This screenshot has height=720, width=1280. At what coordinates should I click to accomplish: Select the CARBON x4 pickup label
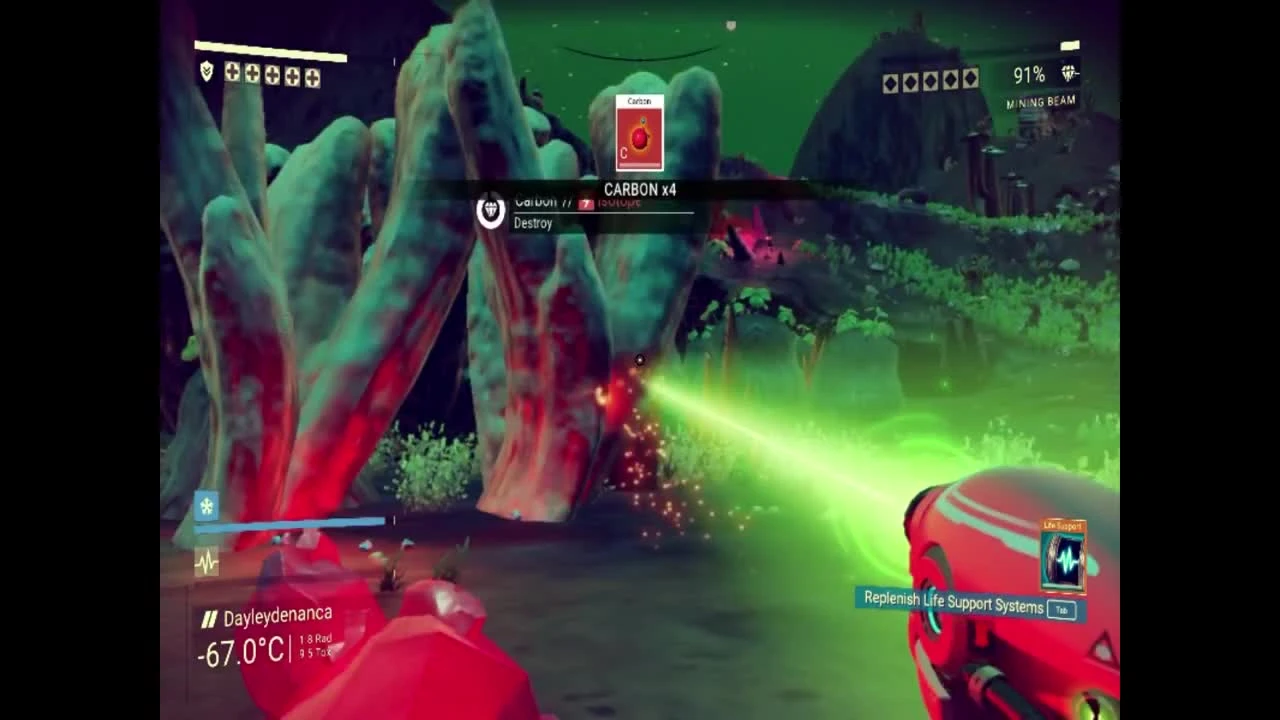(x=639, y=189)
